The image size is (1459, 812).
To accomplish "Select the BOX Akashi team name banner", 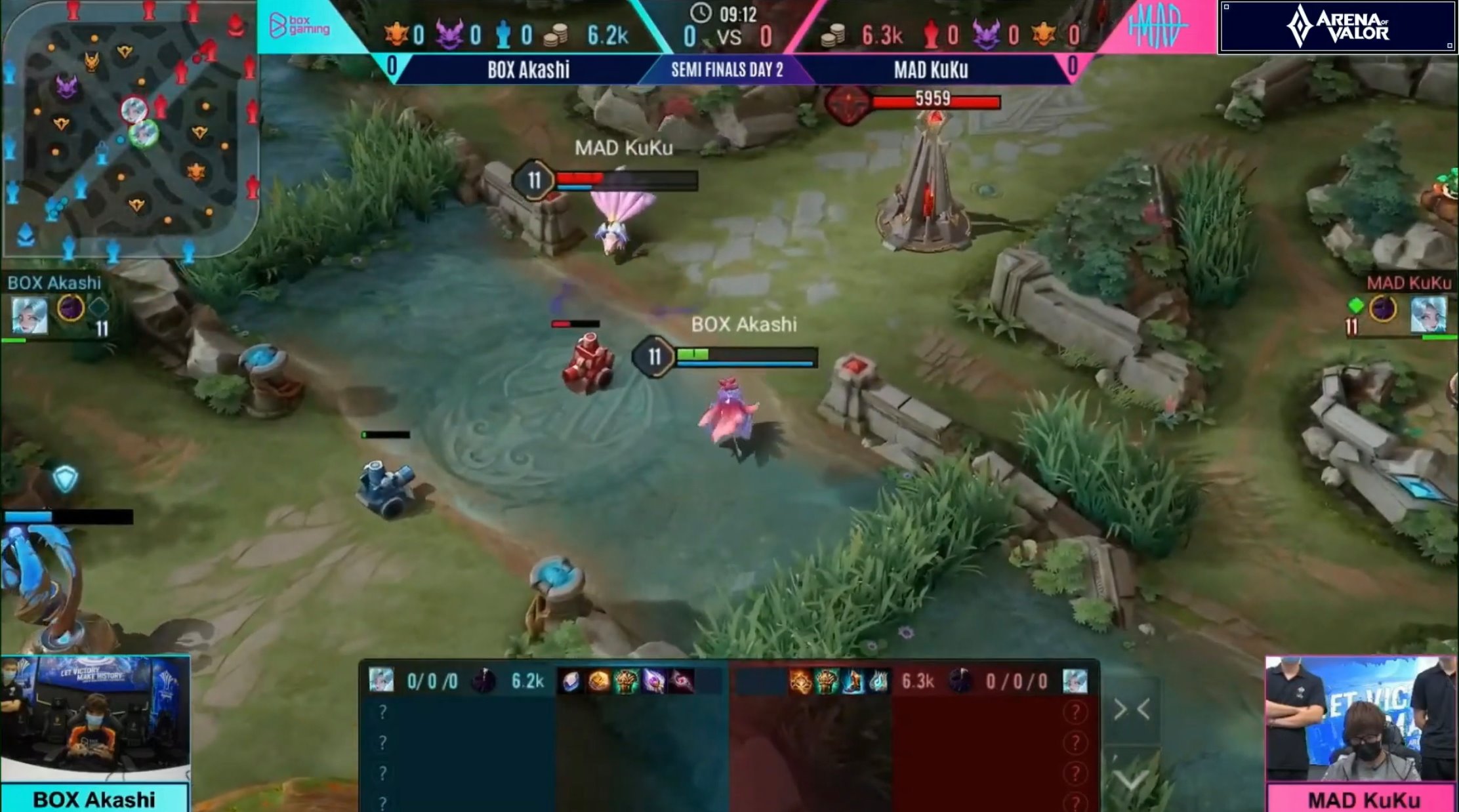I will pos(531,70).
